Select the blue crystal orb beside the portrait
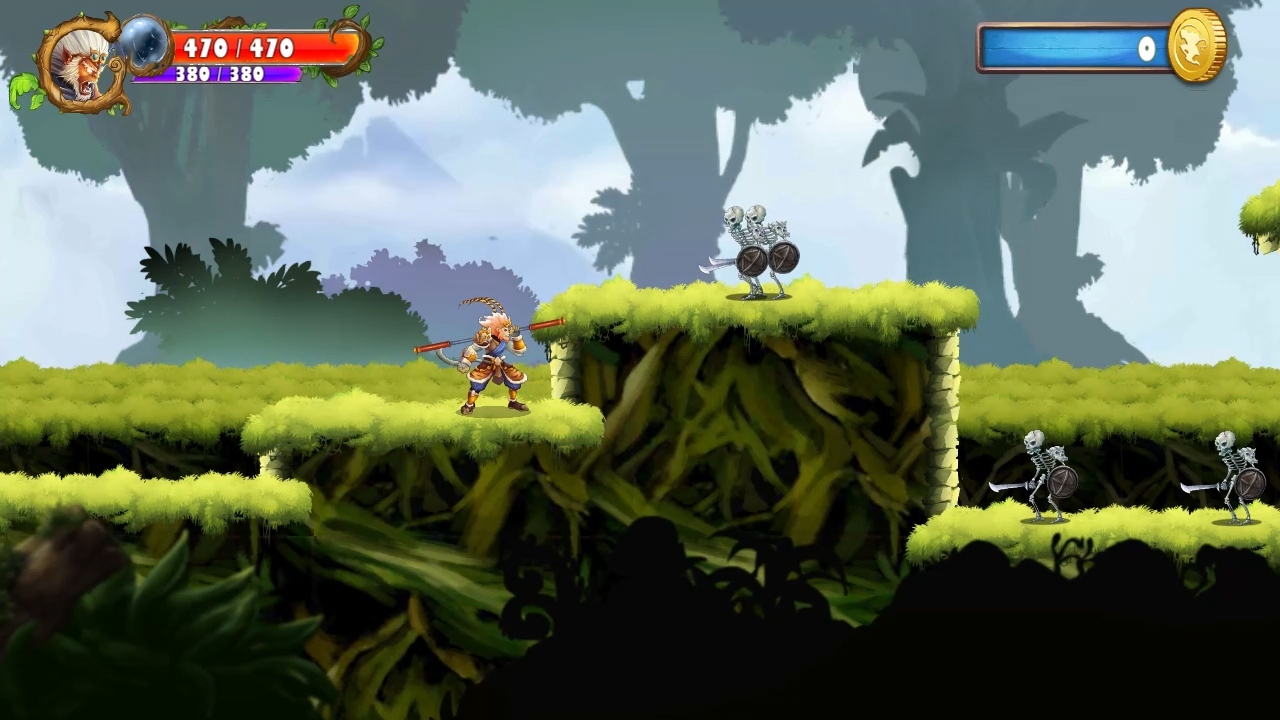Viewport: 1280px width, 720px height. 148,48
